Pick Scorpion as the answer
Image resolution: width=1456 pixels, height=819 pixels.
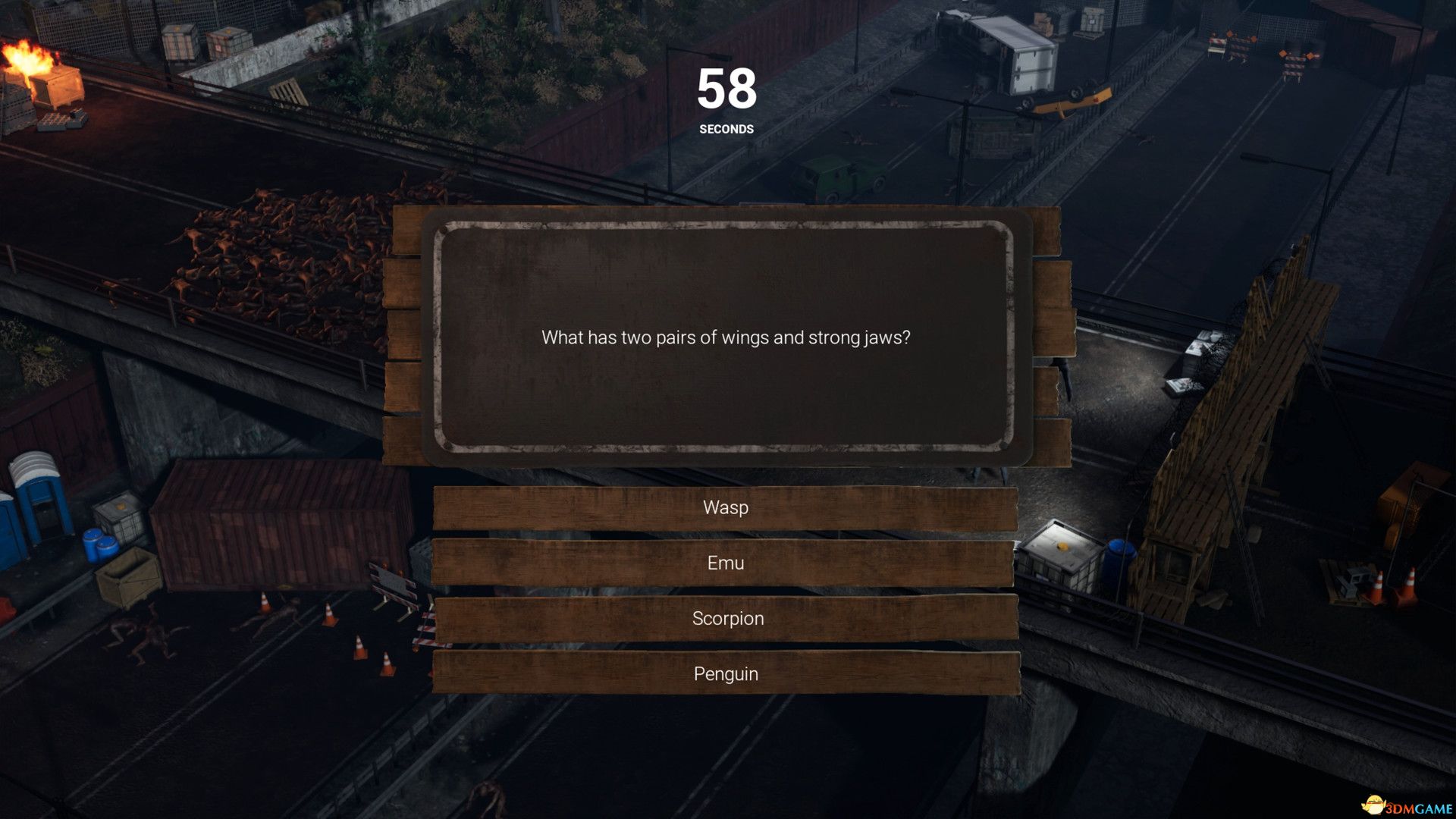(x=726, y=618)
